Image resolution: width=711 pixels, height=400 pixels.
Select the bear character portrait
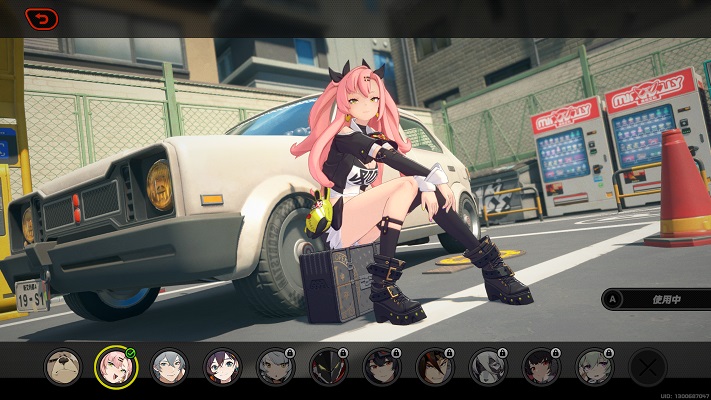[63, 367]
